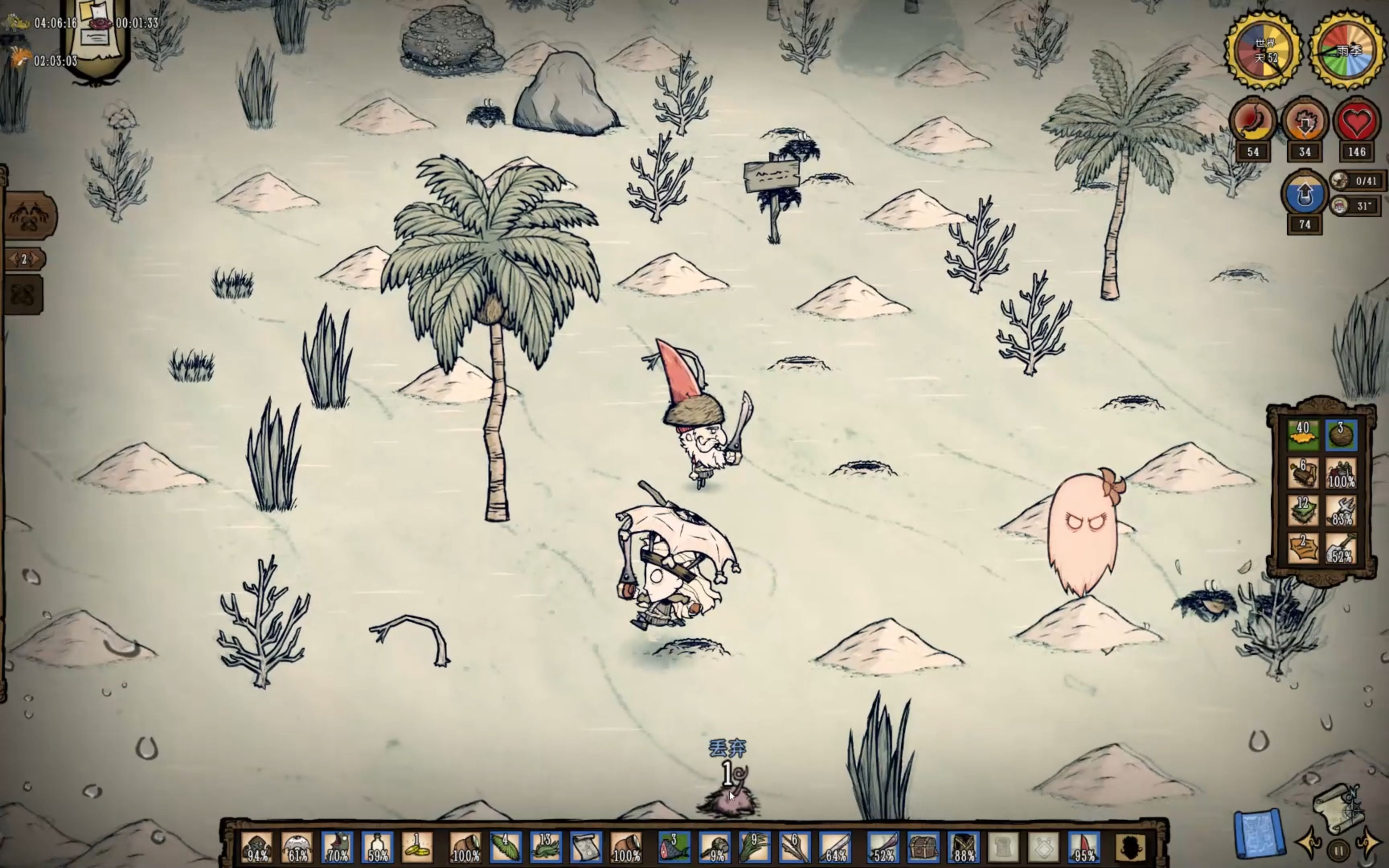The image size is (1389, 868).
Task: Select the stack of 12 turf
Action: point(1303,511)
